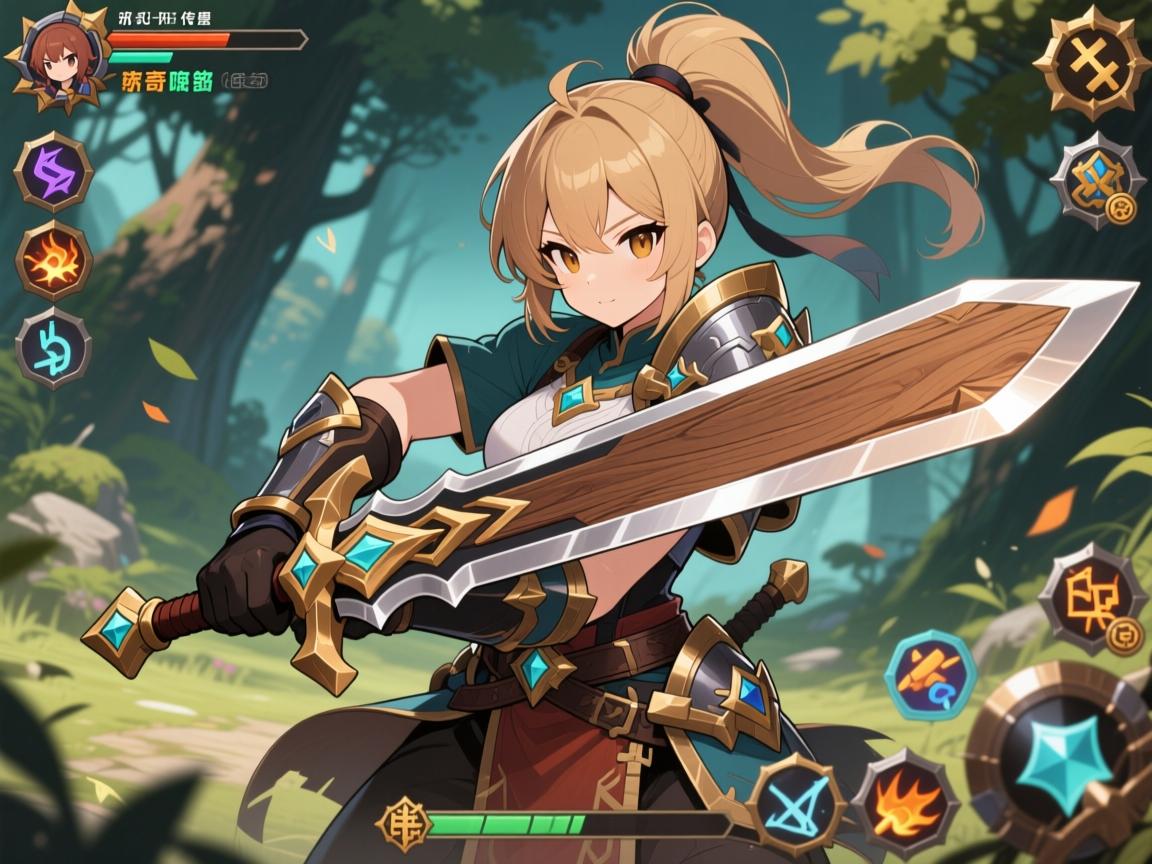This screenshot has height=864, width=1152.
Task: Cast the fire burst skill on the left
Action: (x=53, y=262)
